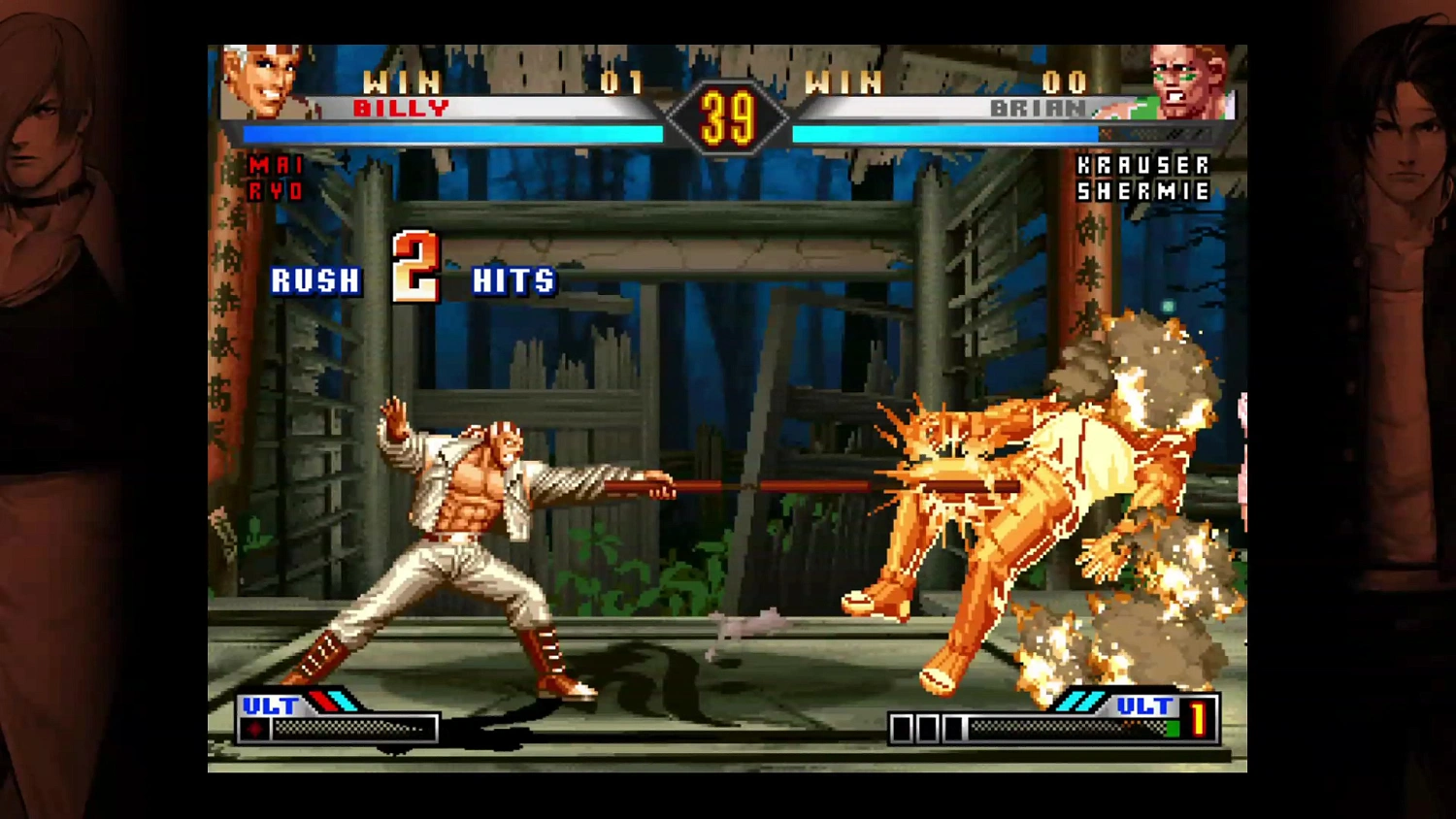Select the RYO team member name
Image resolution: width=1456 pixels, height=819 pixels.
[275, 188]
